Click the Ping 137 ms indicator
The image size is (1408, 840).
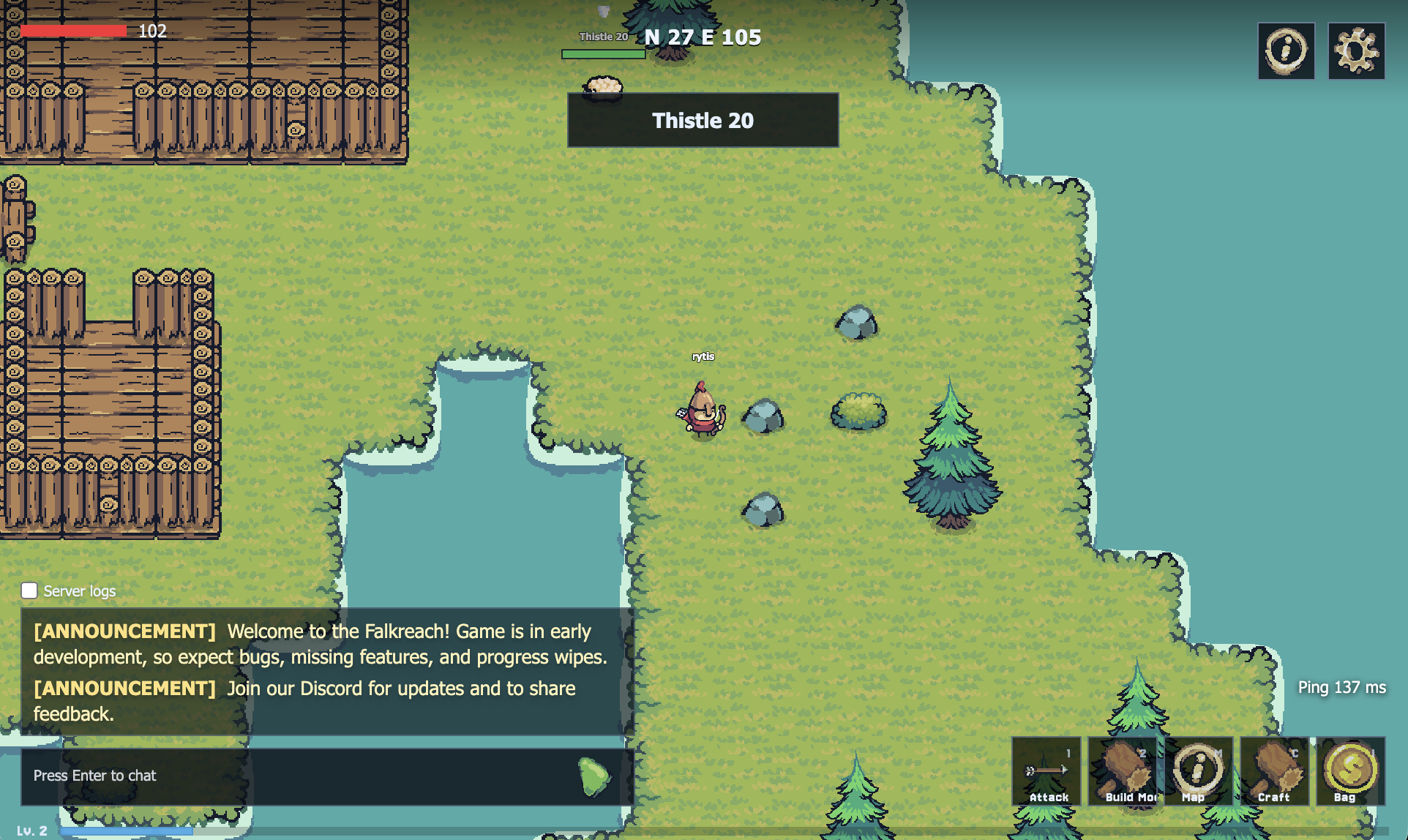[1341, 688]
